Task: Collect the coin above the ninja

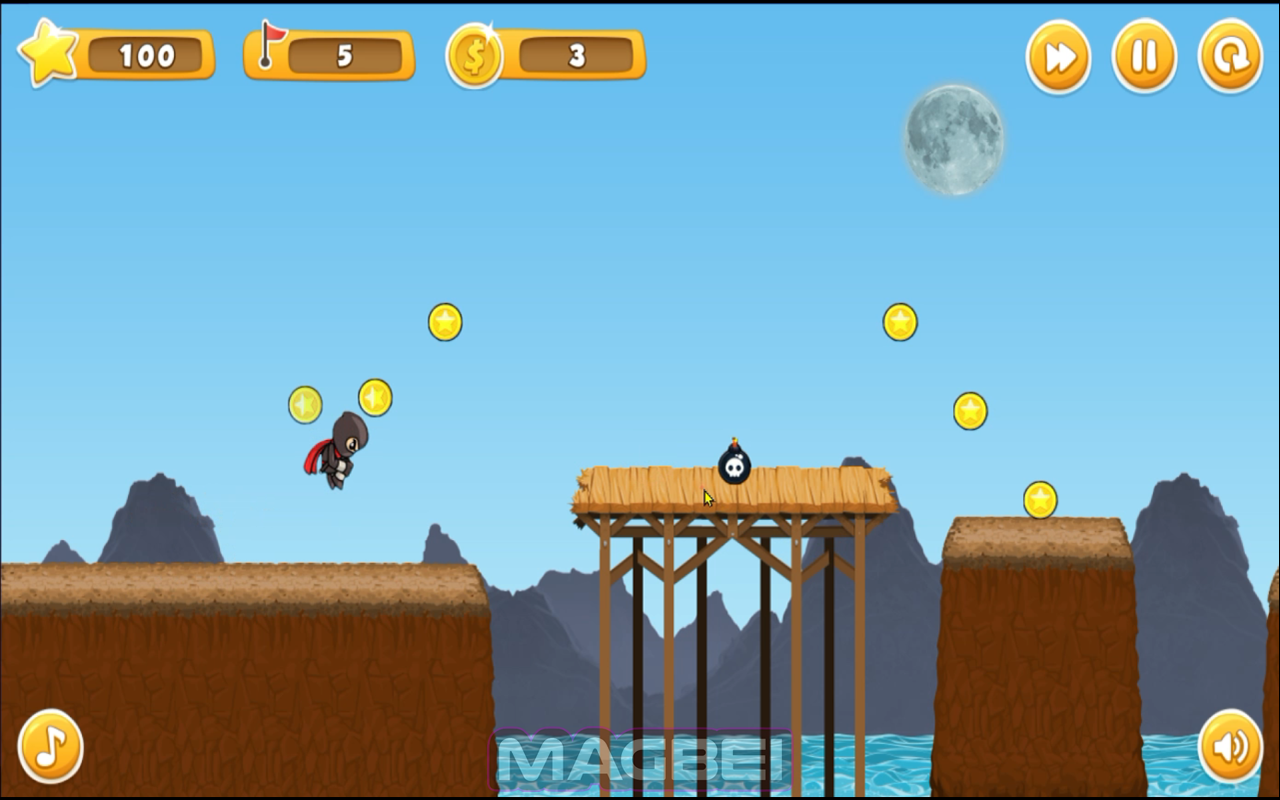Action: 373,396
